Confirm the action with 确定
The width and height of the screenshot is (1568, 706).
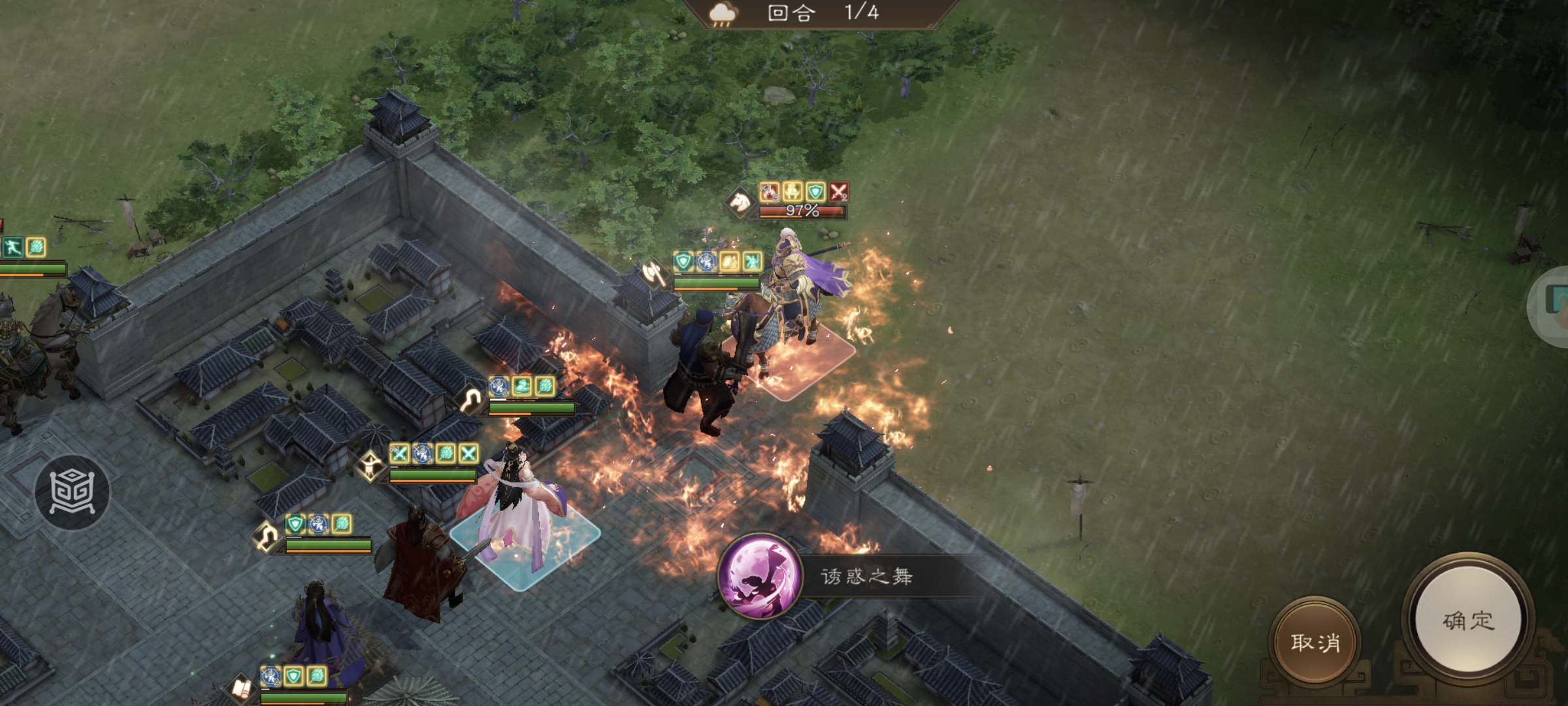point(1467,620)
